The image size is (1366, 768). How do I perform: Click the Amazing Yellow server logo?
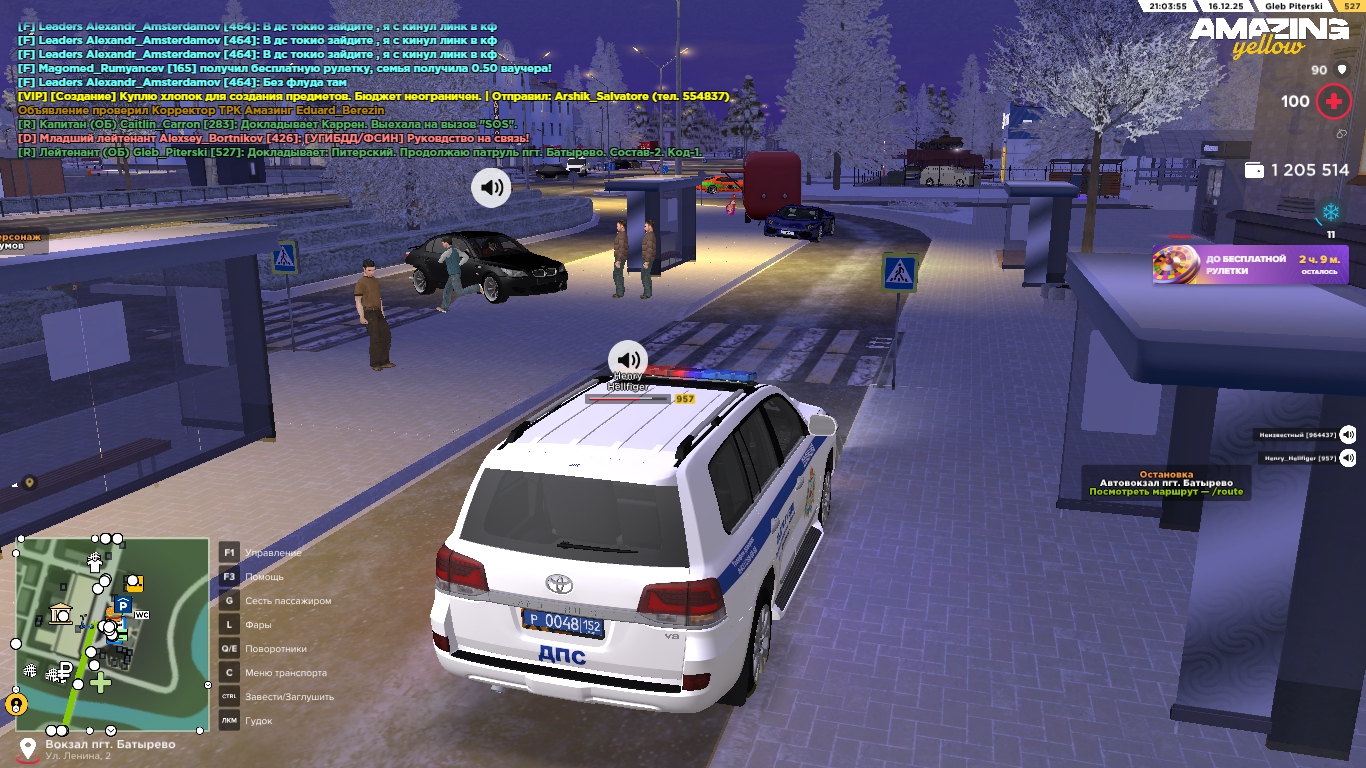click(1268, 37)
